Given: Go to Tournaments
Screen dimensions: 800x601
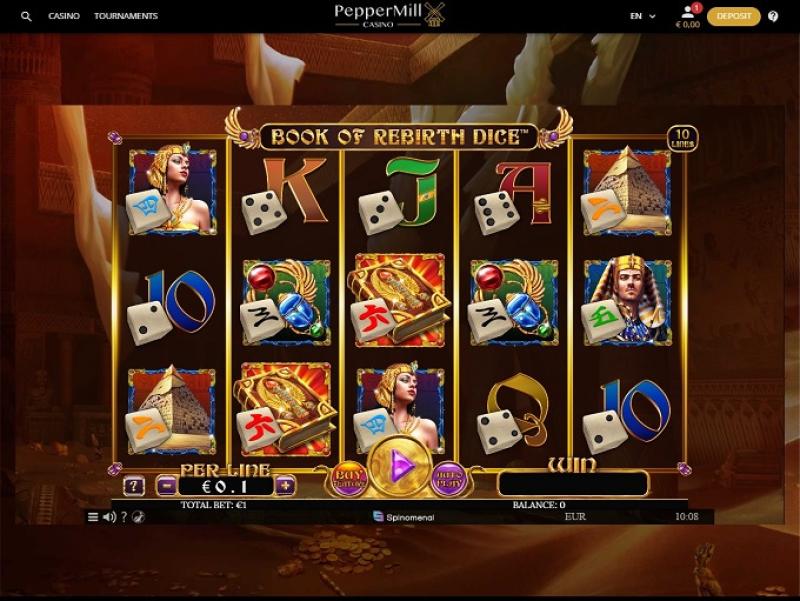Looking at the screenshot, I should click(x=126, y=16).
